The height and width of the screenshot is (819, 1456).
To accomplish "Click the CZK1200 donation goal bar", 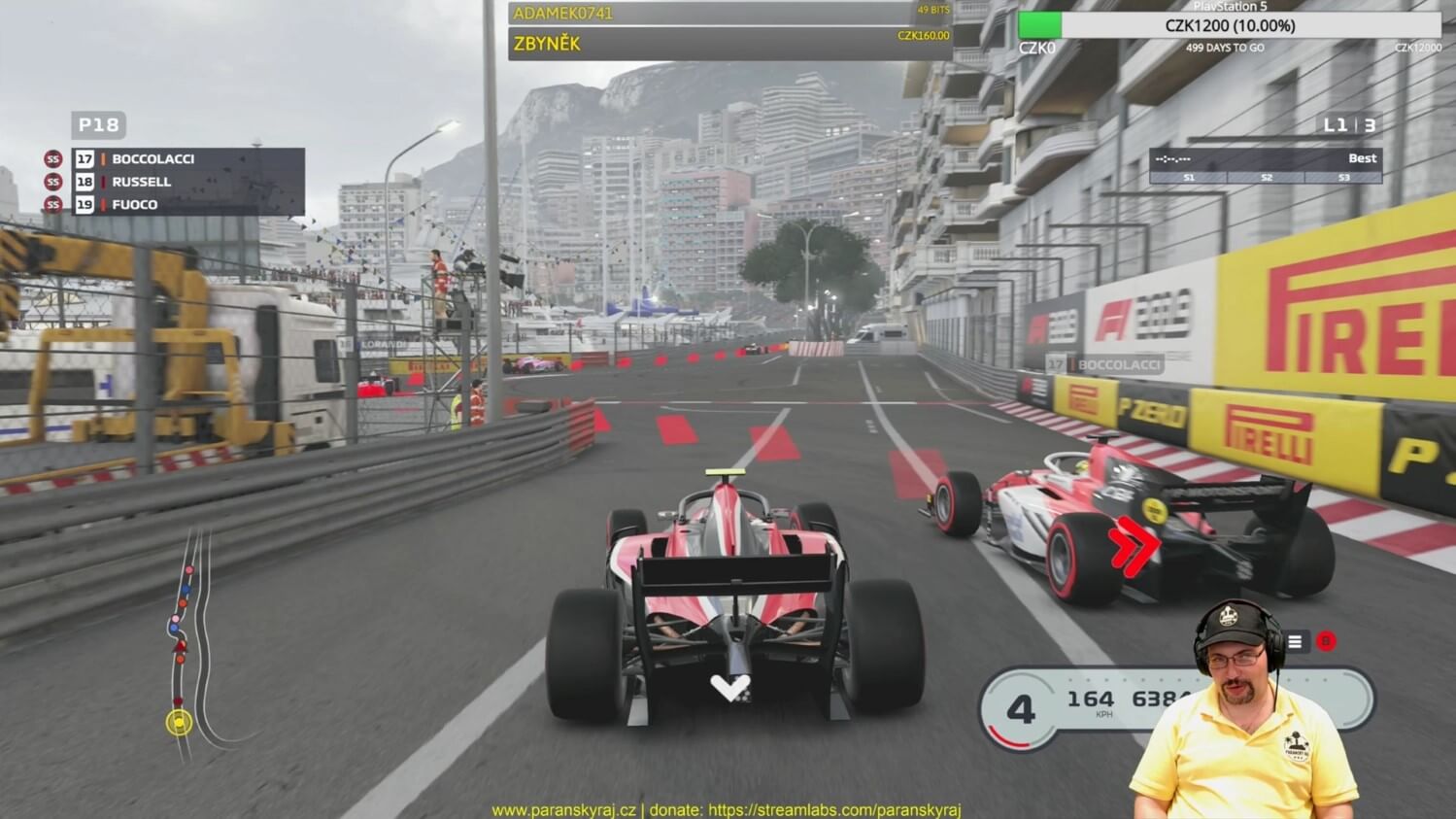I will coord(1230,25).
